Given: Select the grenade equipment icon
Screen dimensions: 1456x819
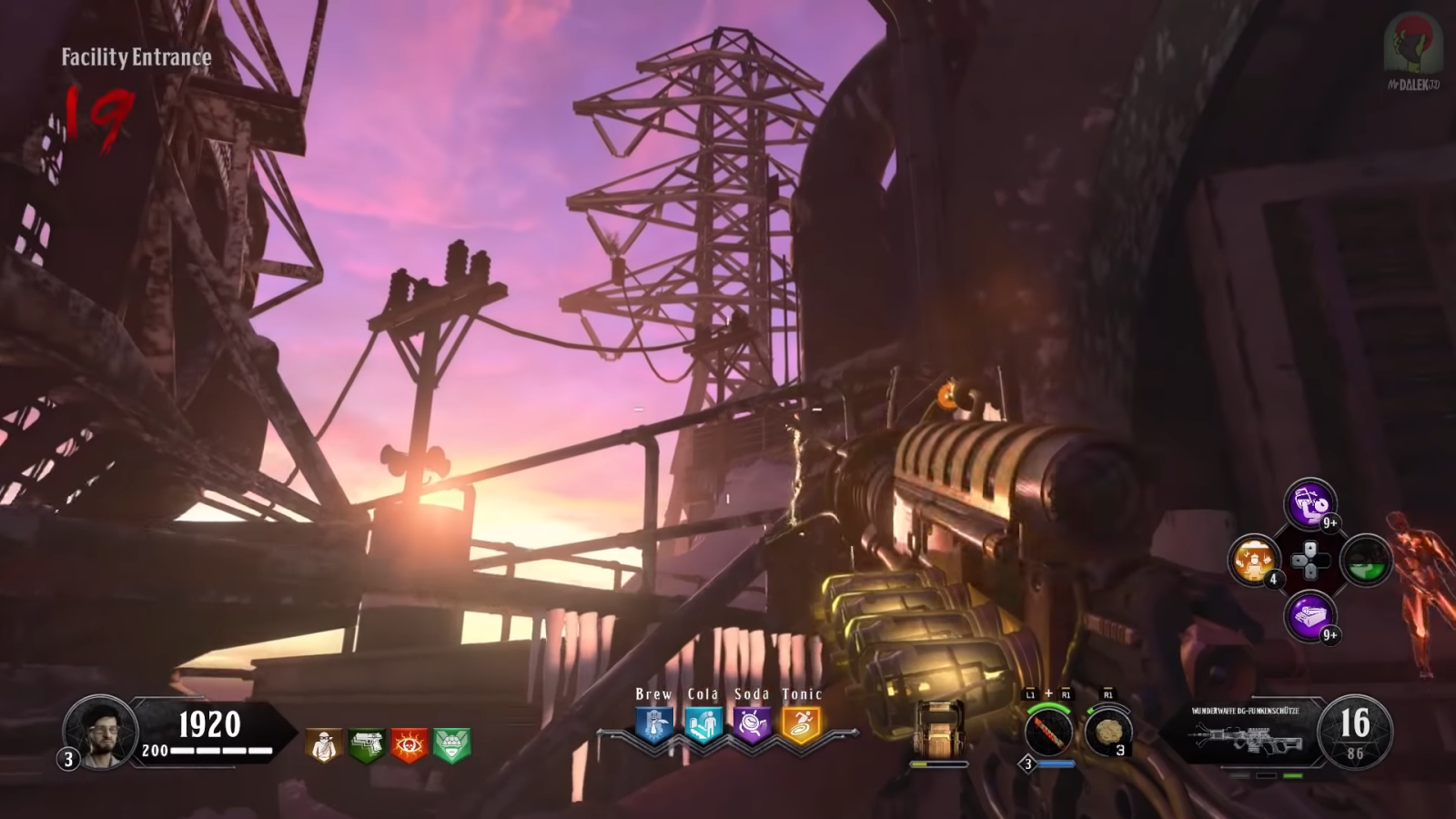Looking at the screenshot, I should [x=1107, y=732].
